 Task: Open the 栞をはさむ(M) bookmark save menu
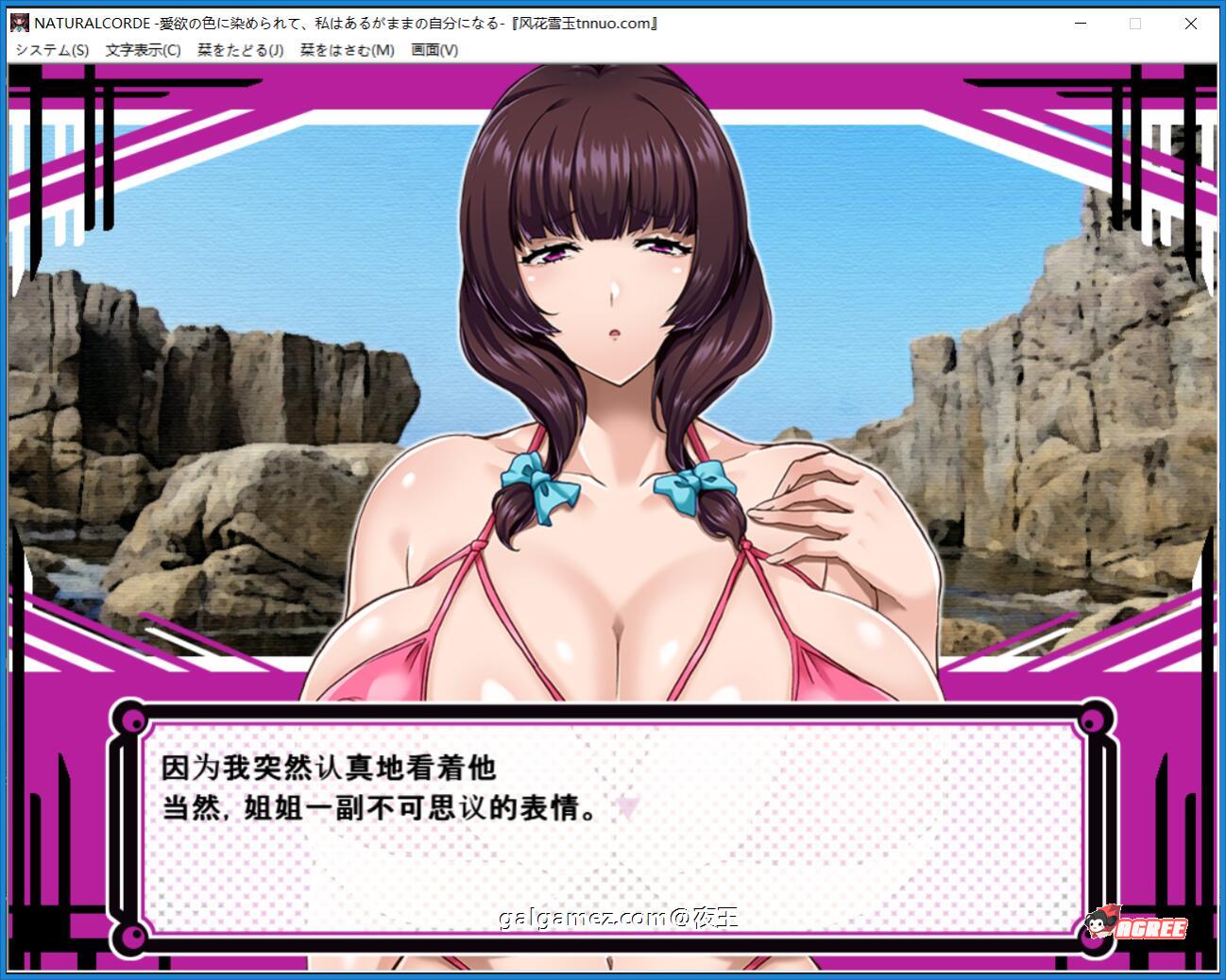pyautogui.click(x=347, y=50)
